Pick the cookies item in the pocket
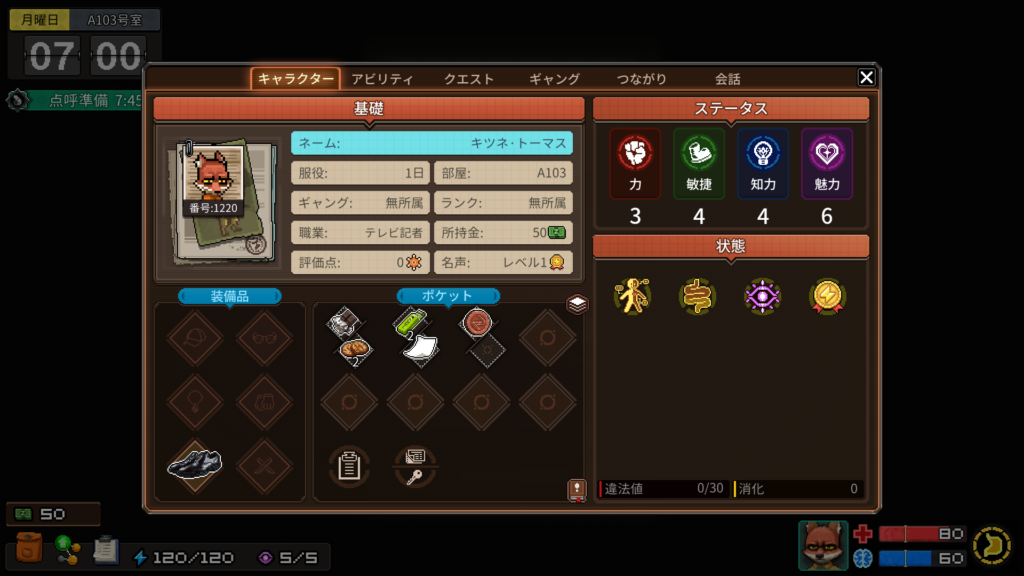1024x576 pixels. click(355, 349)
